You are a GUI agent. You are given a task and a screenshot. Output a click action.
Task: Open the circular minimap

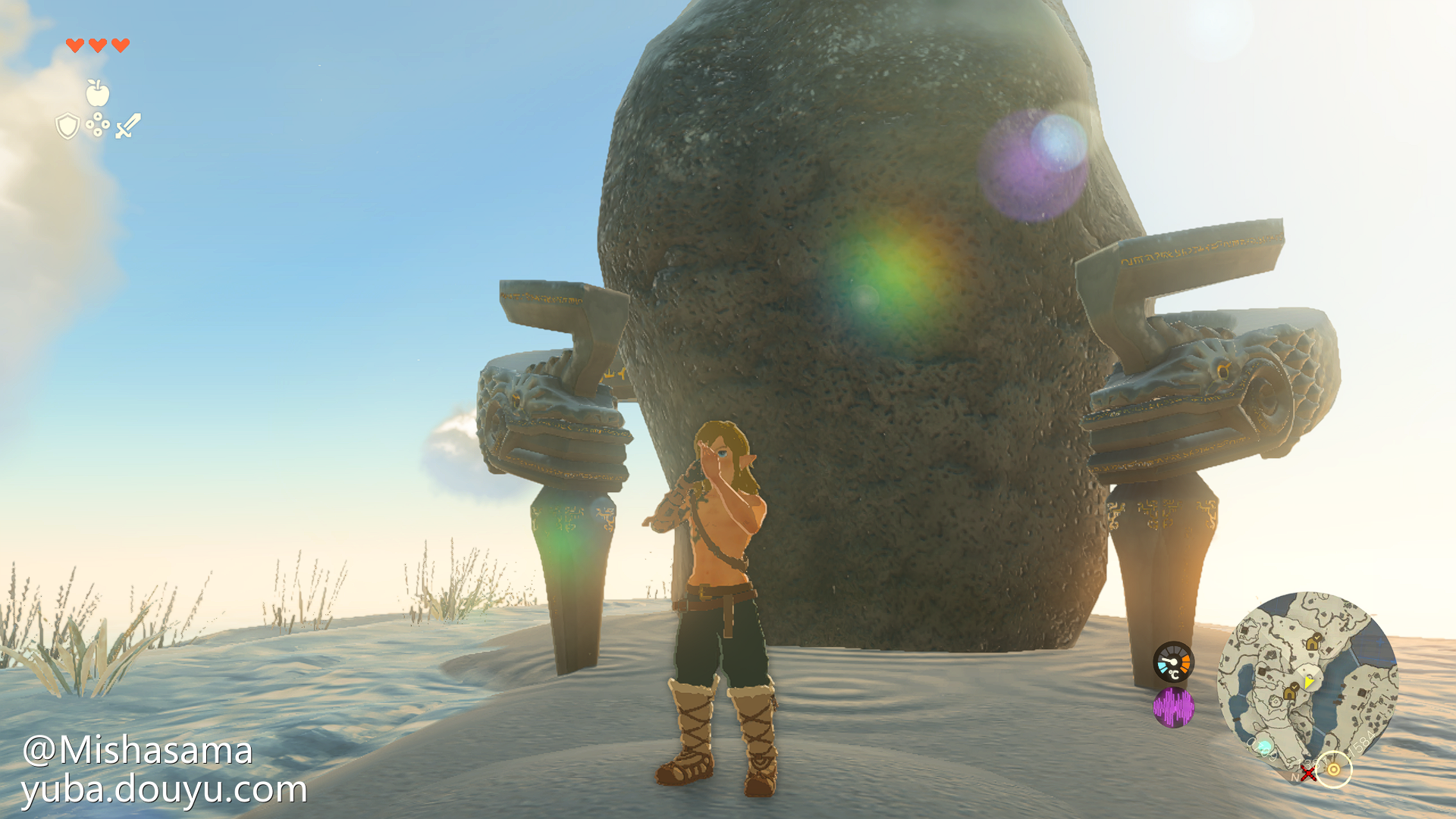click(1307, 681)
